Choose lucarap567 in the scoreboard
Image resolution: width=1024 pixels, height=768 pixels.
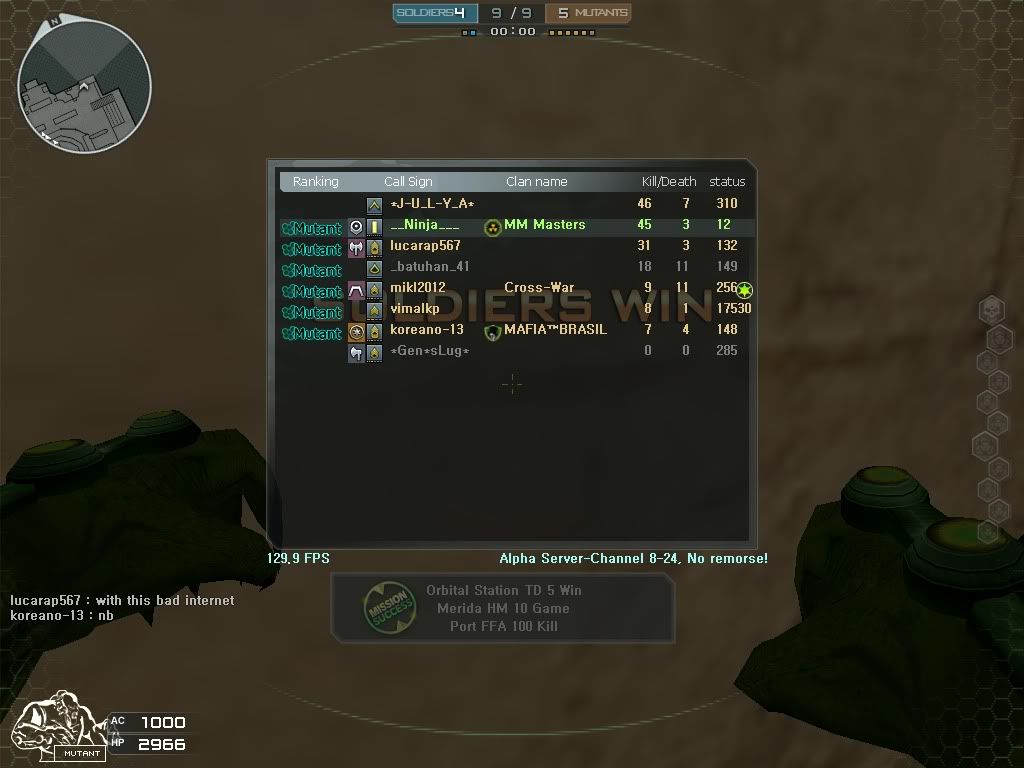[x=425, y=246]
